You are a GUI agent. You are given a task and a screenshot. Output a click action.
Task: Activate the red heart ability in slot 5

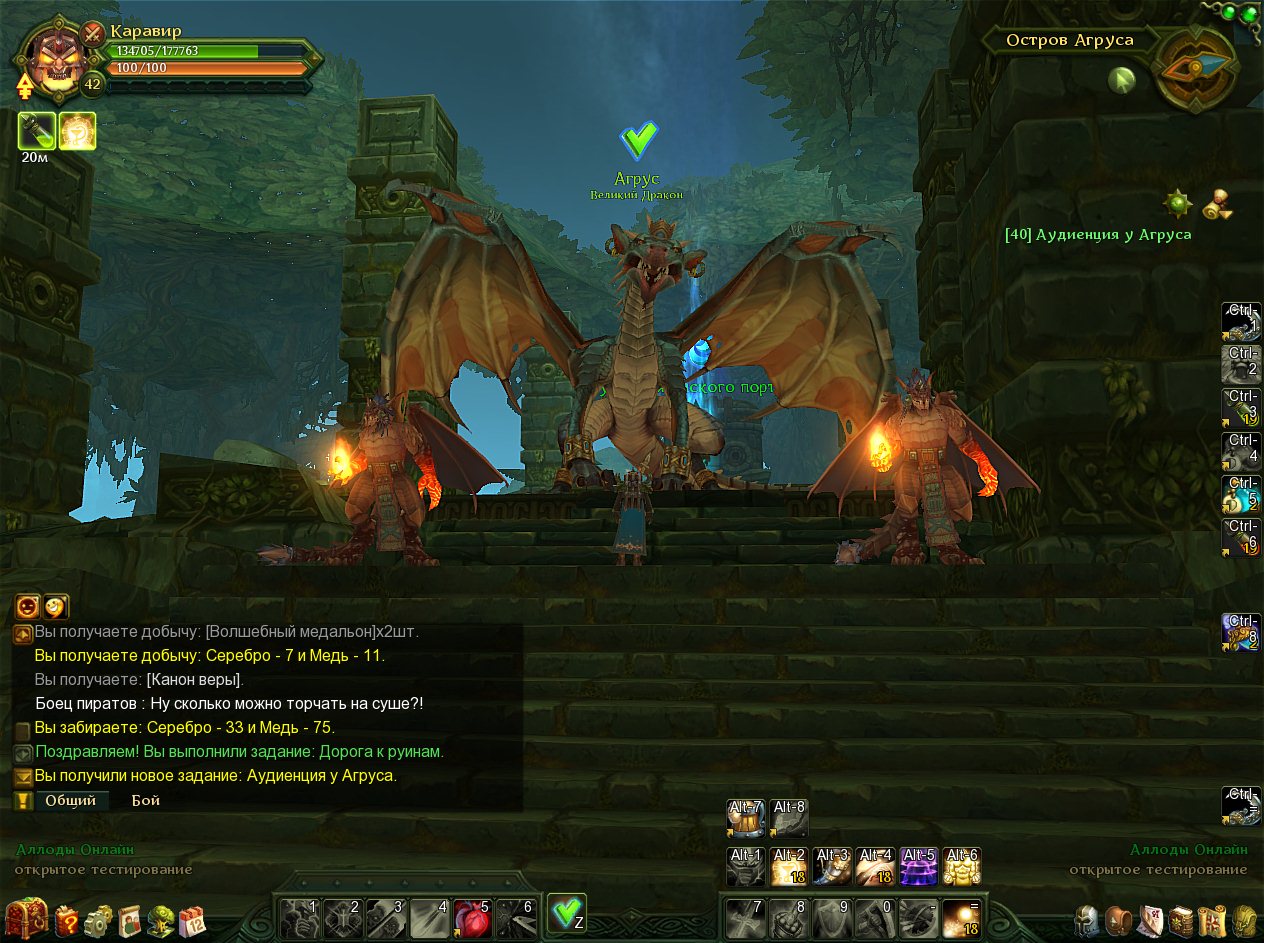point(470,916)
